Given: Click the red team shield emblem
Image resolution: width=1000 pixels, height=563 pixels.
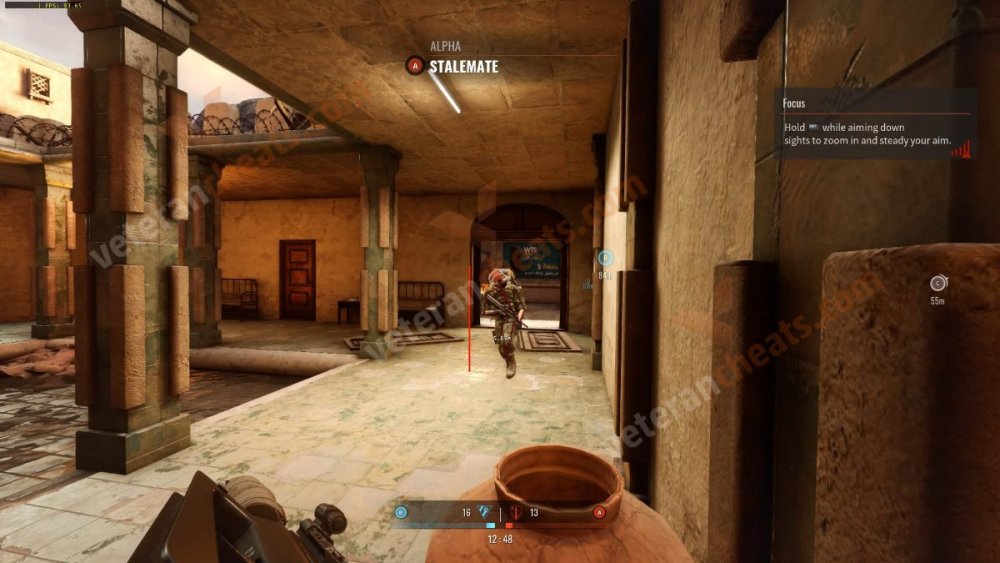Looking at the screenshot, I should coord(515,512).
